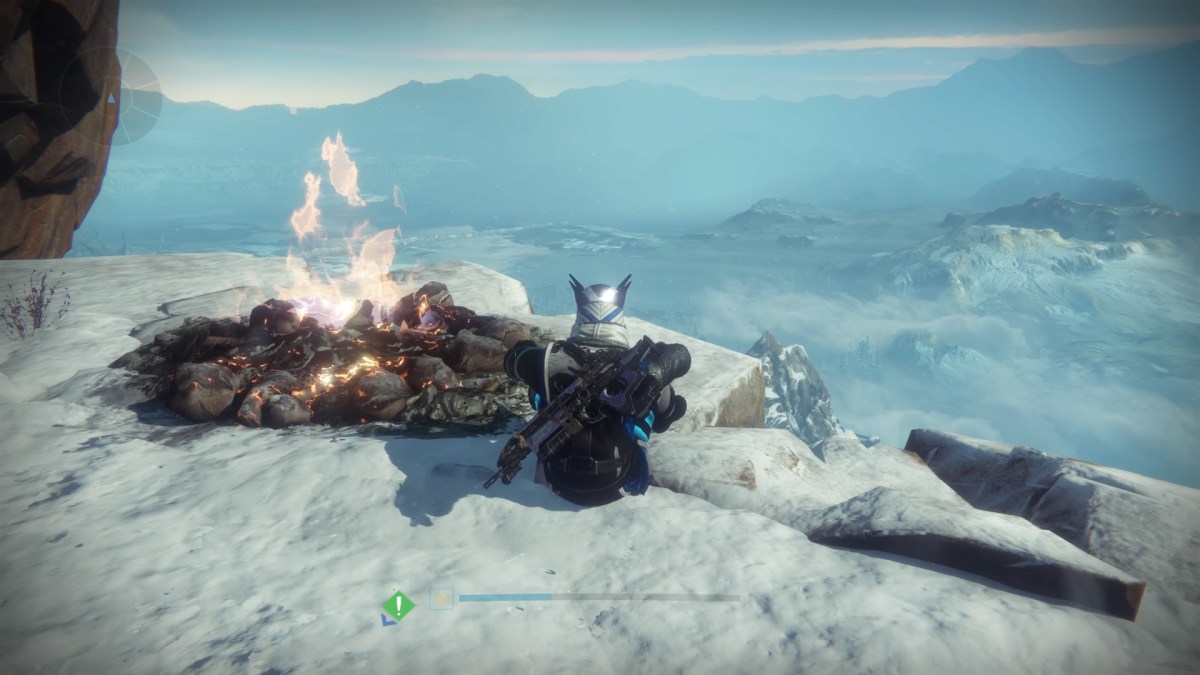This screenshot has width=1200, height=675.
Task: Select the green diamond exclamation marker
Action: click(x=399, y=605)
